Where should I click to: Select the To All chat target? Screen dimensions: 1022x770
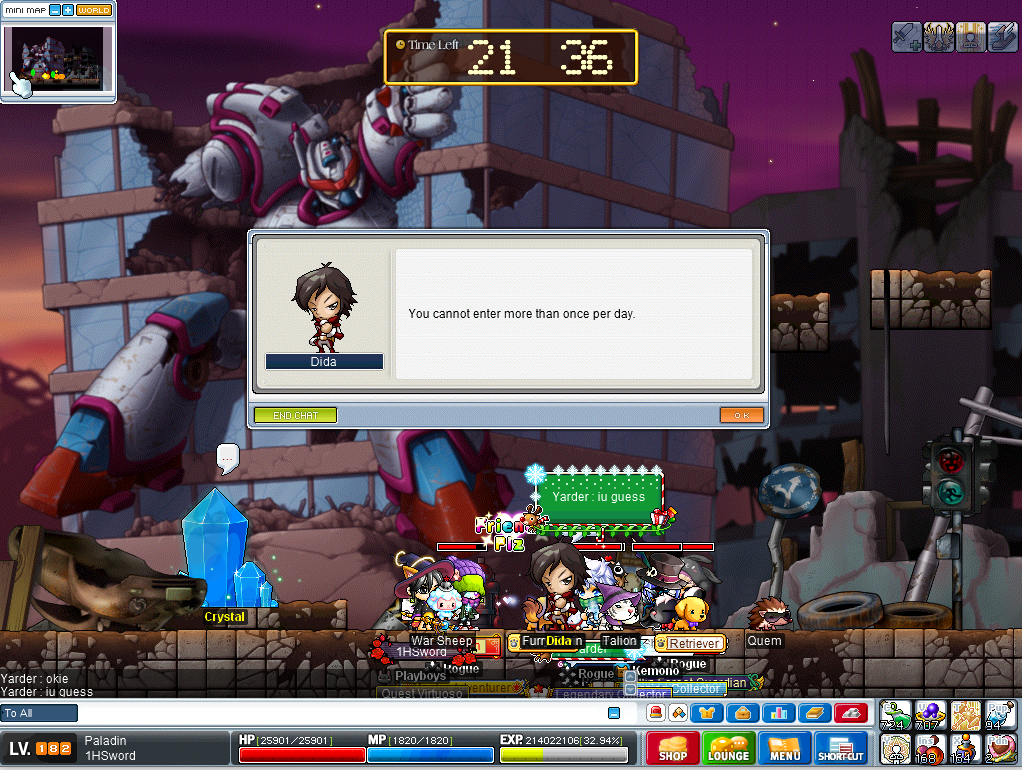pos(40,713)
